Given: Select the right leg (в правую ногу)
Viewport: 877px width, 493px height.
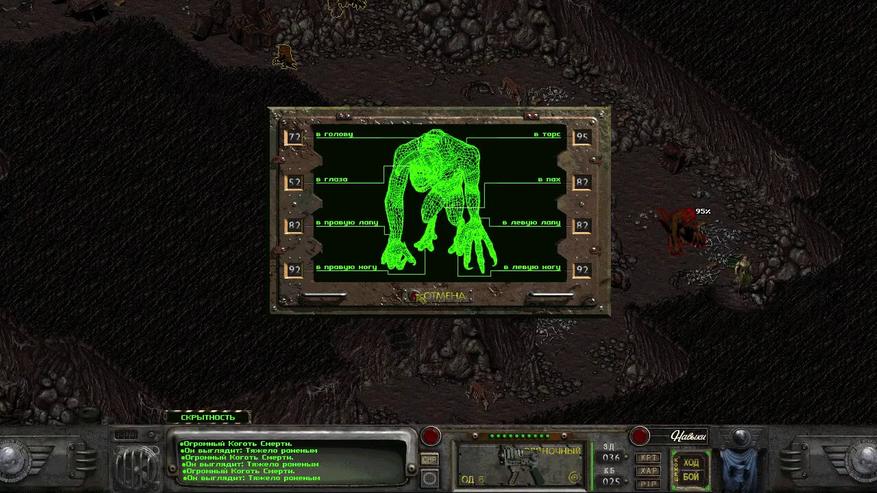Looking at the screenshot, I should [343, 269].
